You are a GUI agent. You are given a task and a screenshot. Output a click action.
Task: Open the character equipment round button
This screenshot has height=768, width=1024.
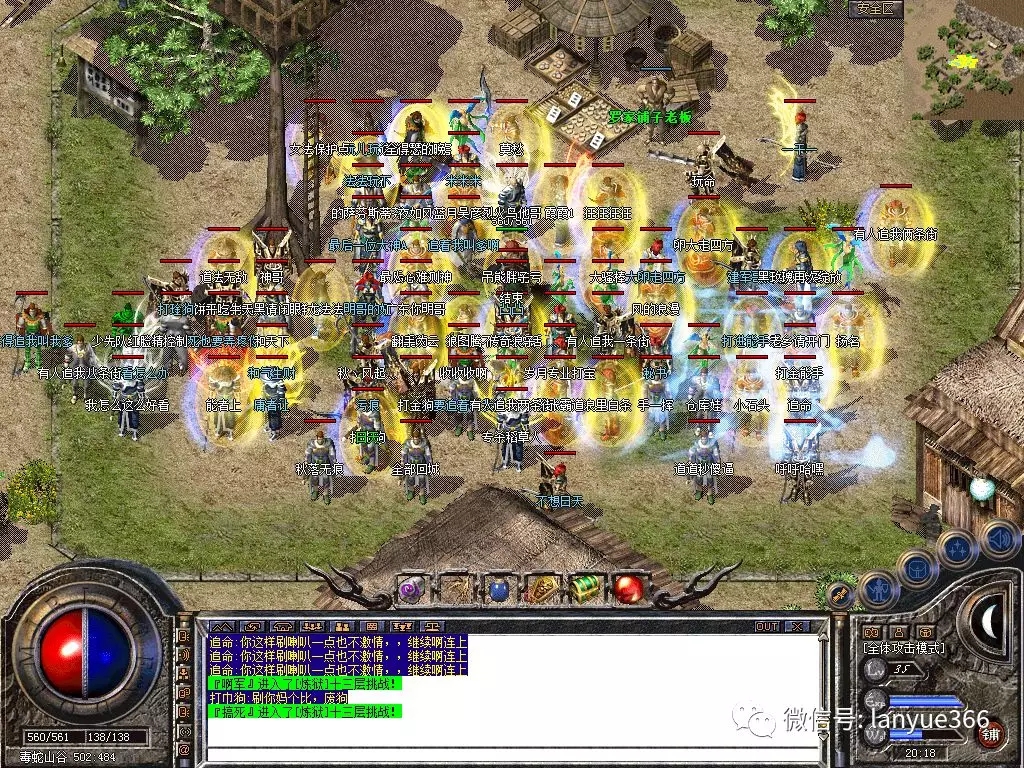(x=877, y=590)
